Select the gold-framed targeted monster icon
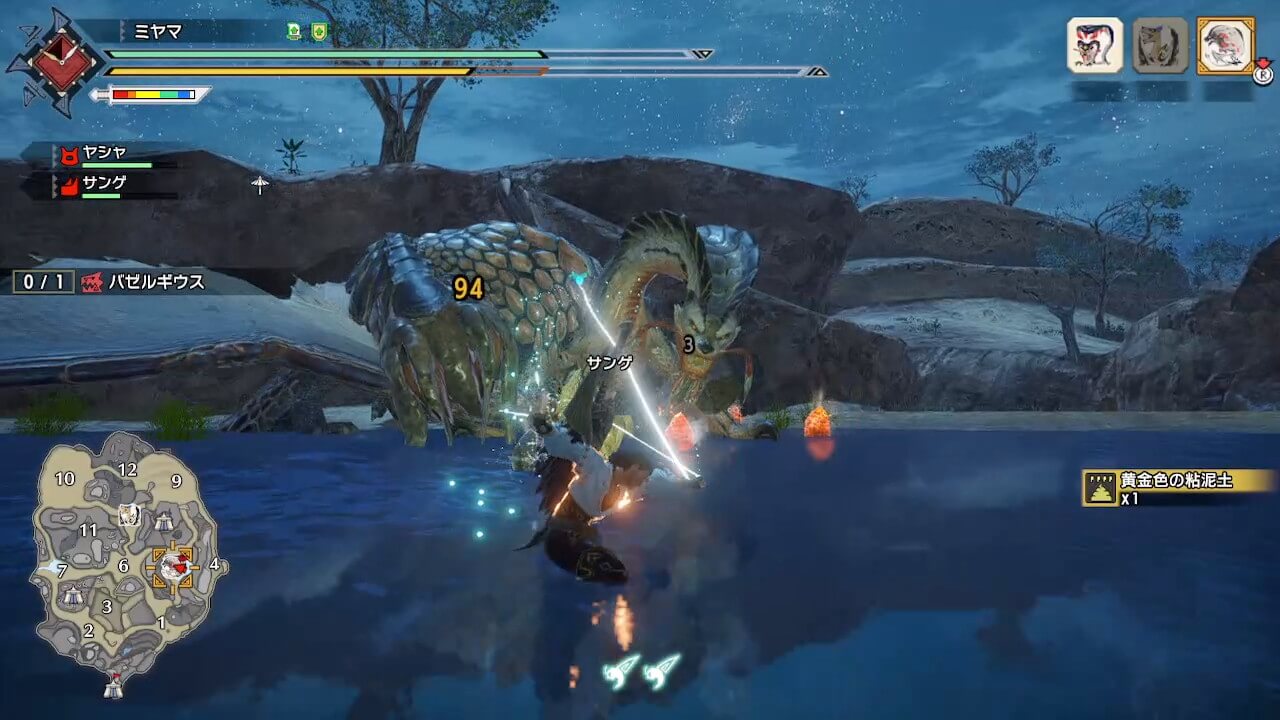This screenshot has height=720, width=1280. (x=1225, y=45)
